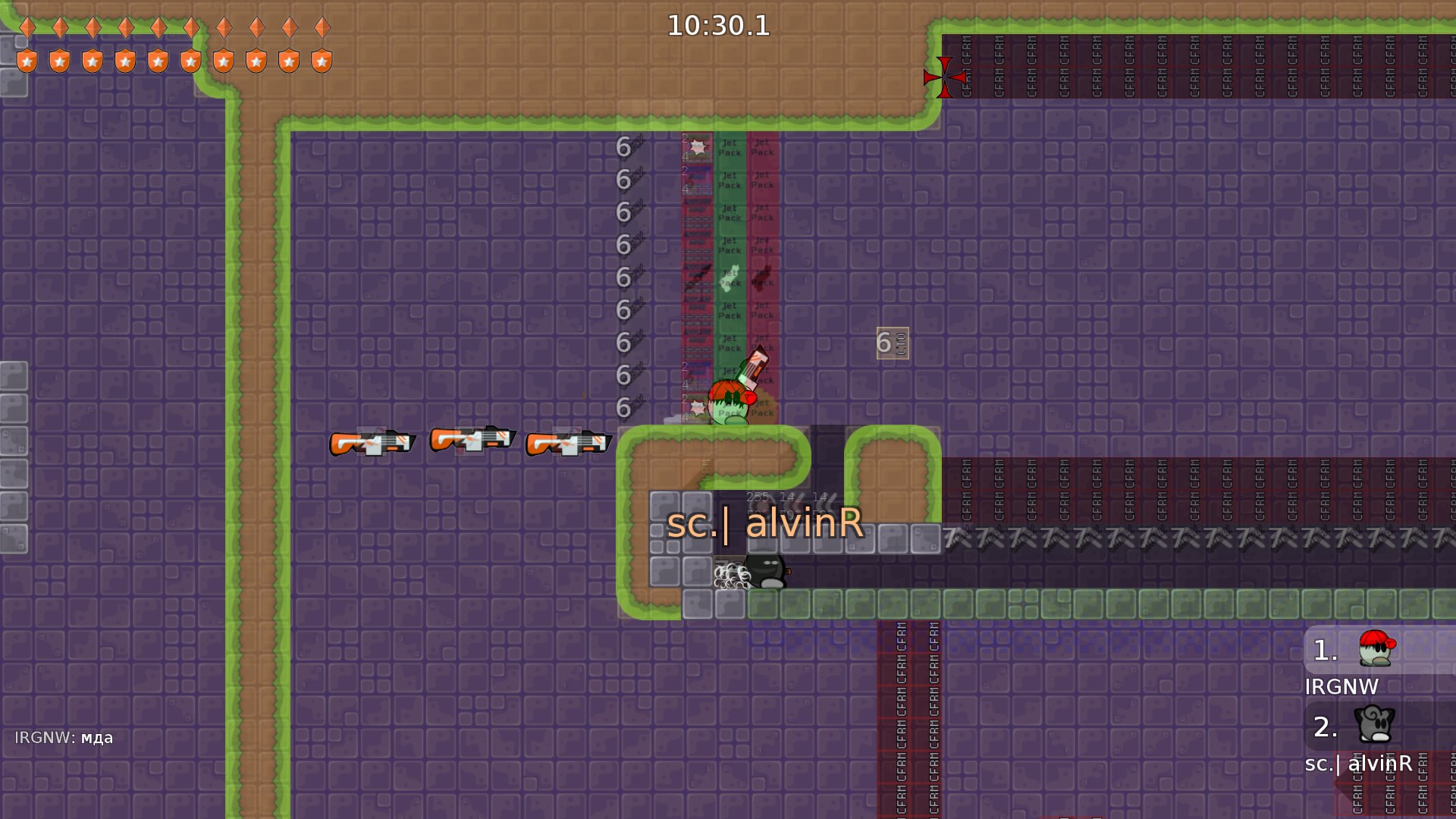Disable a red Jet Pack zone tile
1456x819 pixels.
tap(762, 214)
